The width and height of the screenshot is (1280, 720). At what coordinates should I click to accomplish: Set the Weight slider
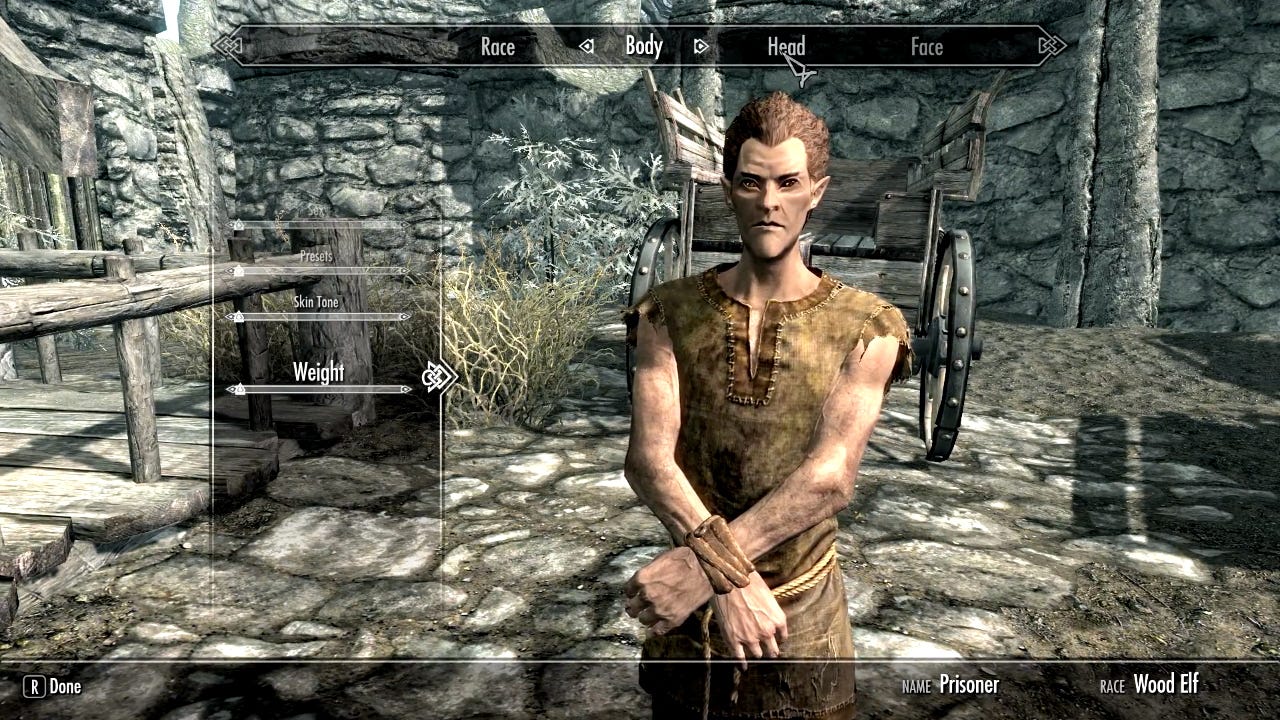tap(320, 389)
